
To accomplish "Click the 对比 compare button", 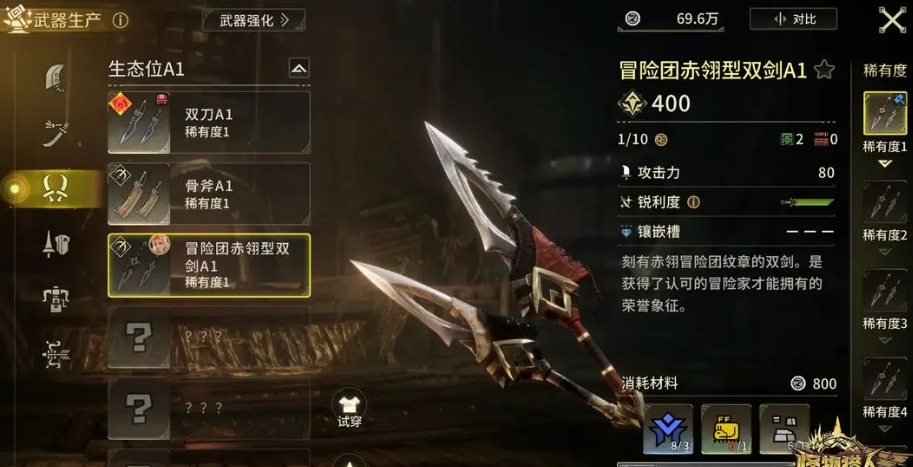I will pos(796,19).
